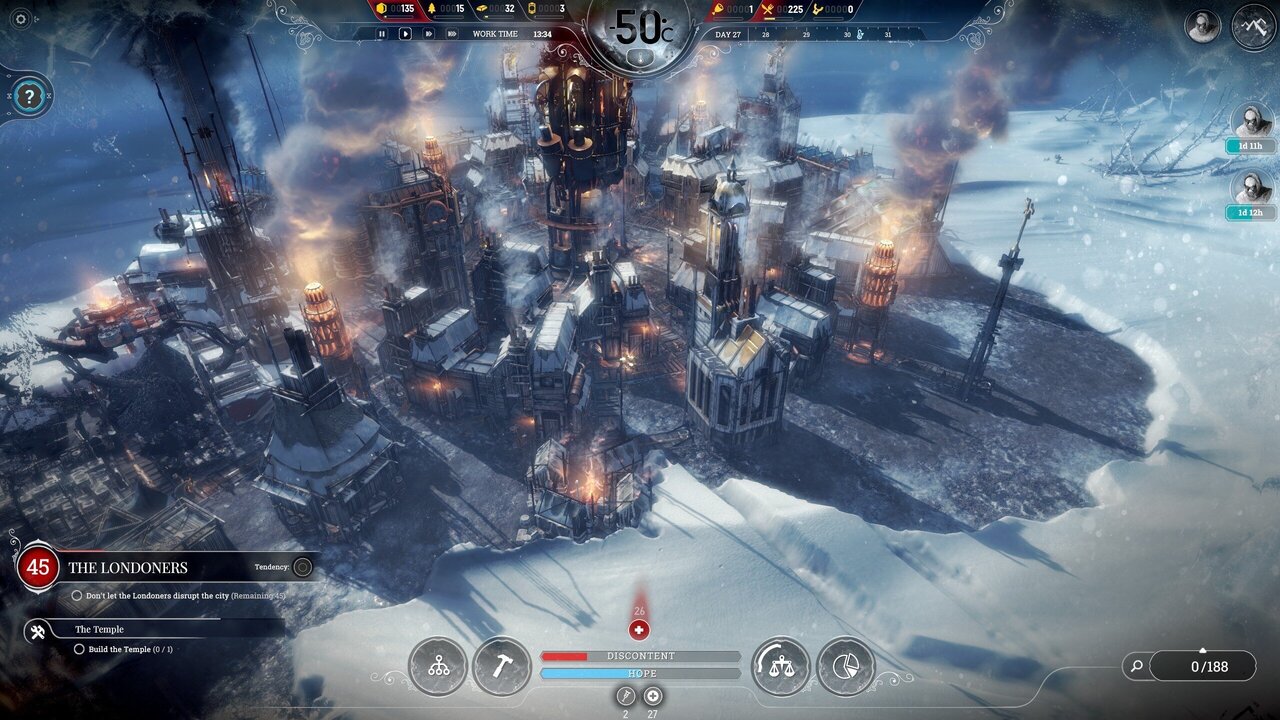Switch to fastest triple speed
Screen dimensions: 1280x720
452,33
